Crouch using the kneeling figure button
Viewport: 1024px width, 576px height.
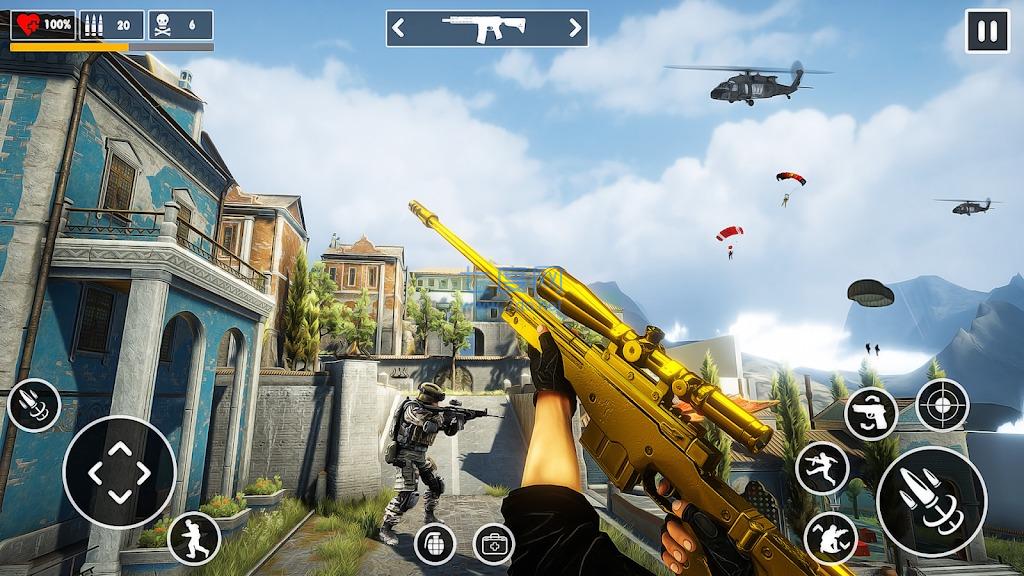pos(830,537)
